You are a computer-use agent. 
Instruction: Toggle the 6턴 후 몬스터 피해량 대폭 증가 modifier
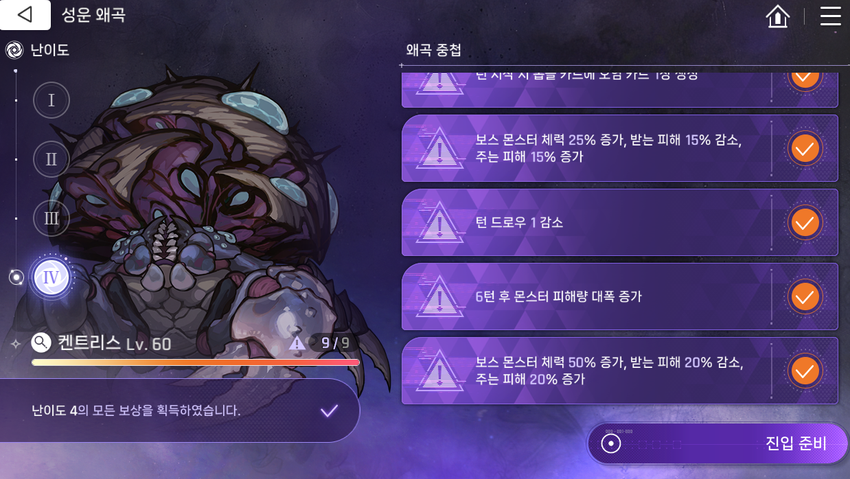point(804,296)
